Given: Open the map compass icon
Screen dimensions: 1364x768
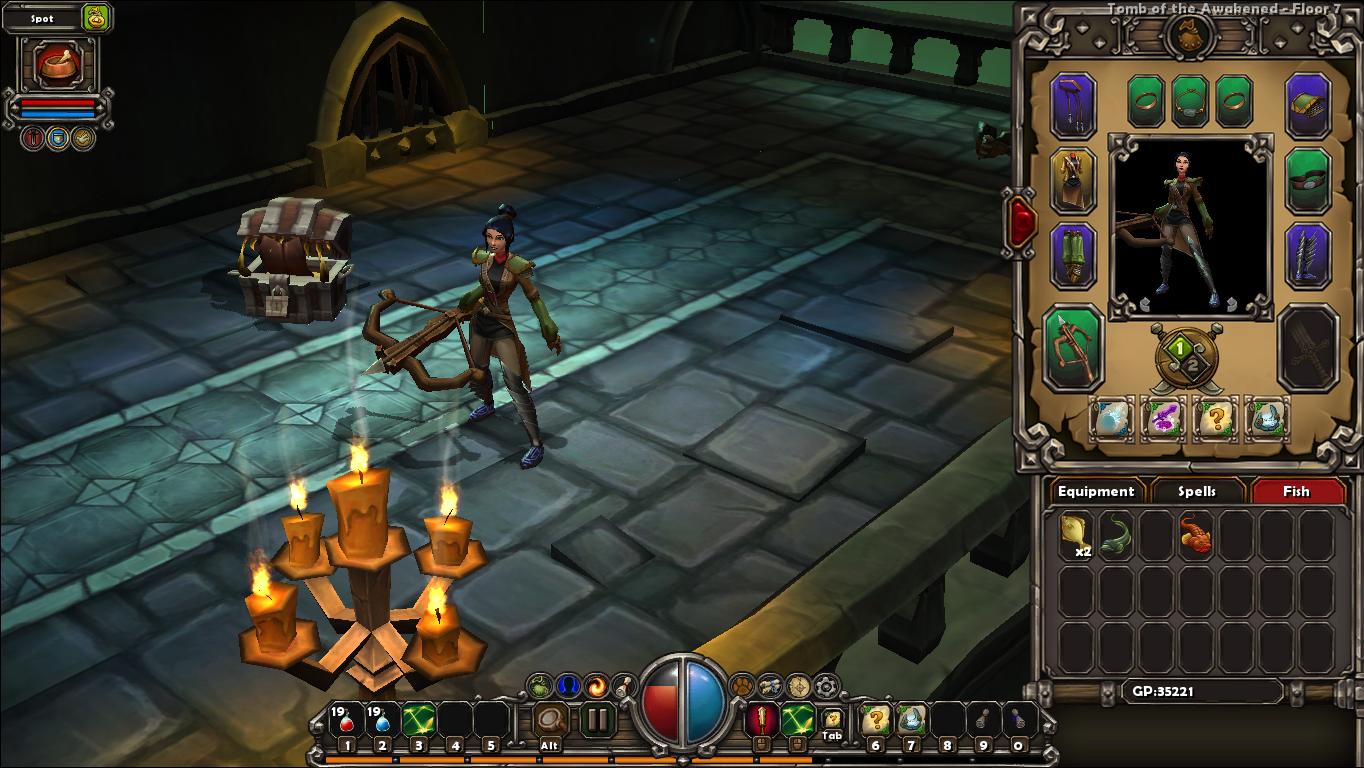Looking at the screenshot, I should [797, 687].
